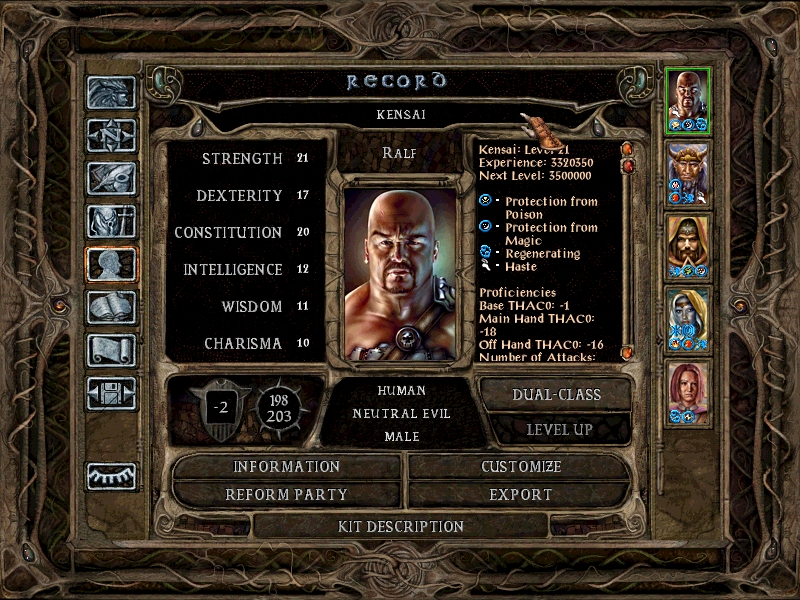Image resolution: width=800 pixels, height=600 pixels.
Task: Select the character record bust icon
Action: (x=111, y=265)
